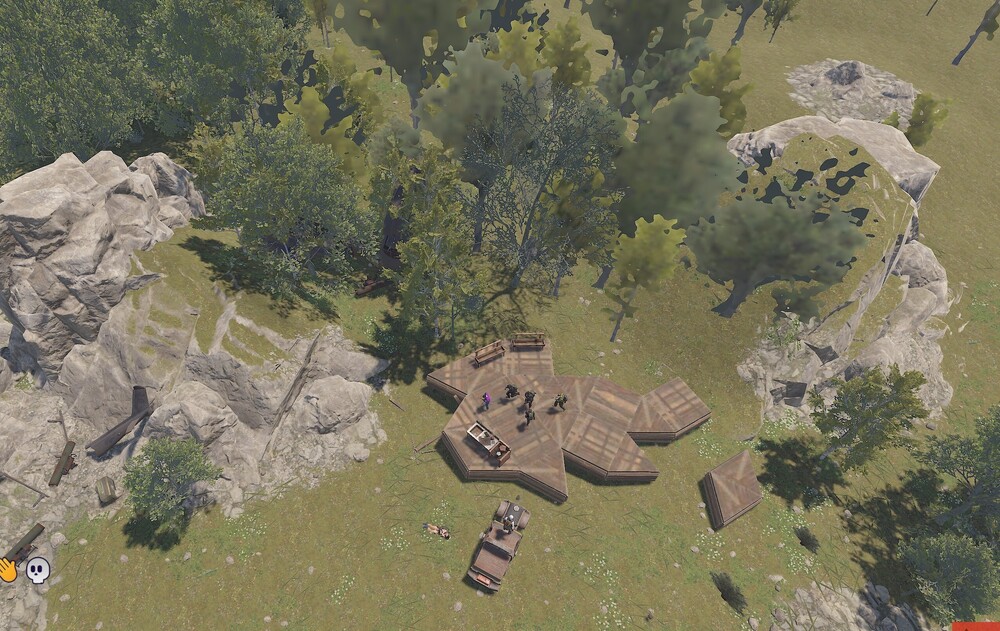The image size is (1000, 631).
Task: Open the red panel in the corner
Action: [x=975, y=626]
